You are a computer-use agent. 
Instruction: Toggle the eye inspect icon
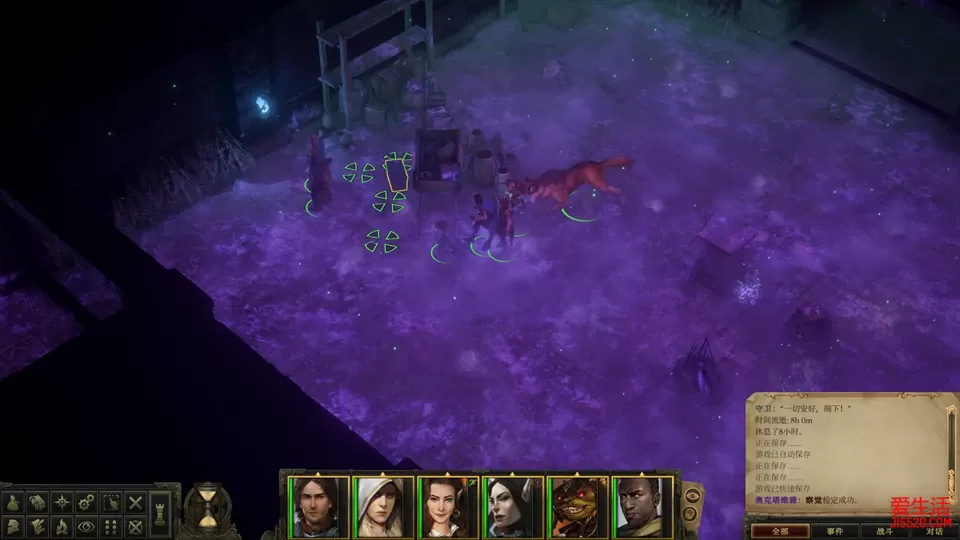[86, 525]
